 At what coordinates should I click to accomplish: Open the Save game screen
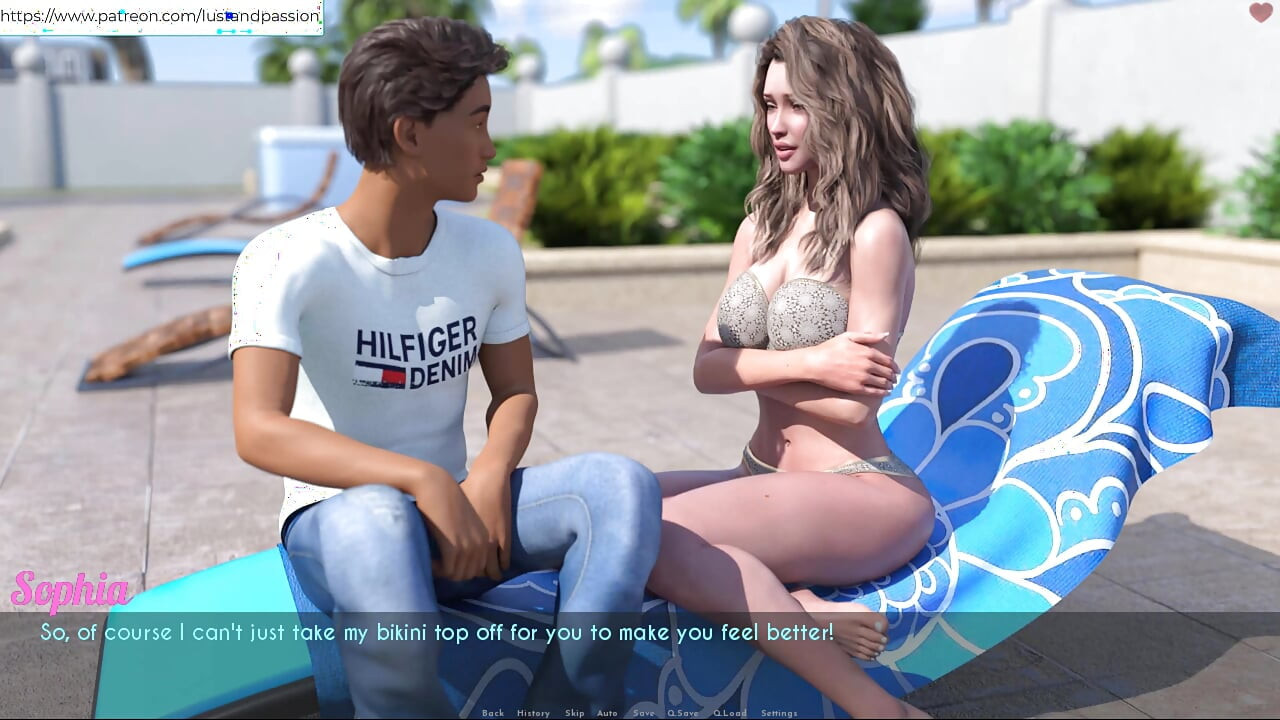coord(644,713)
